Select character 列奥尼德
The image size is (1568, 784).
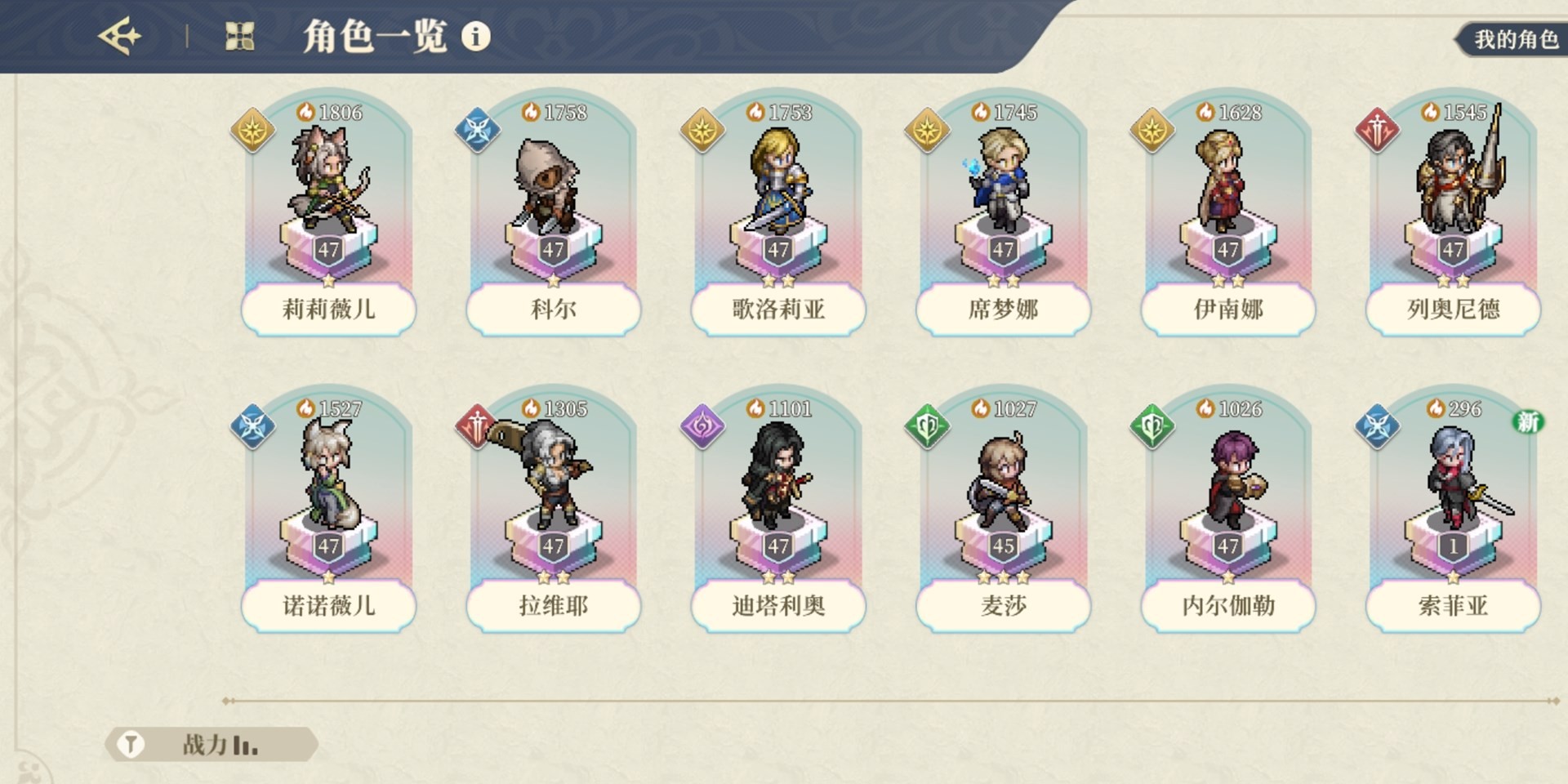point(1453,212)
